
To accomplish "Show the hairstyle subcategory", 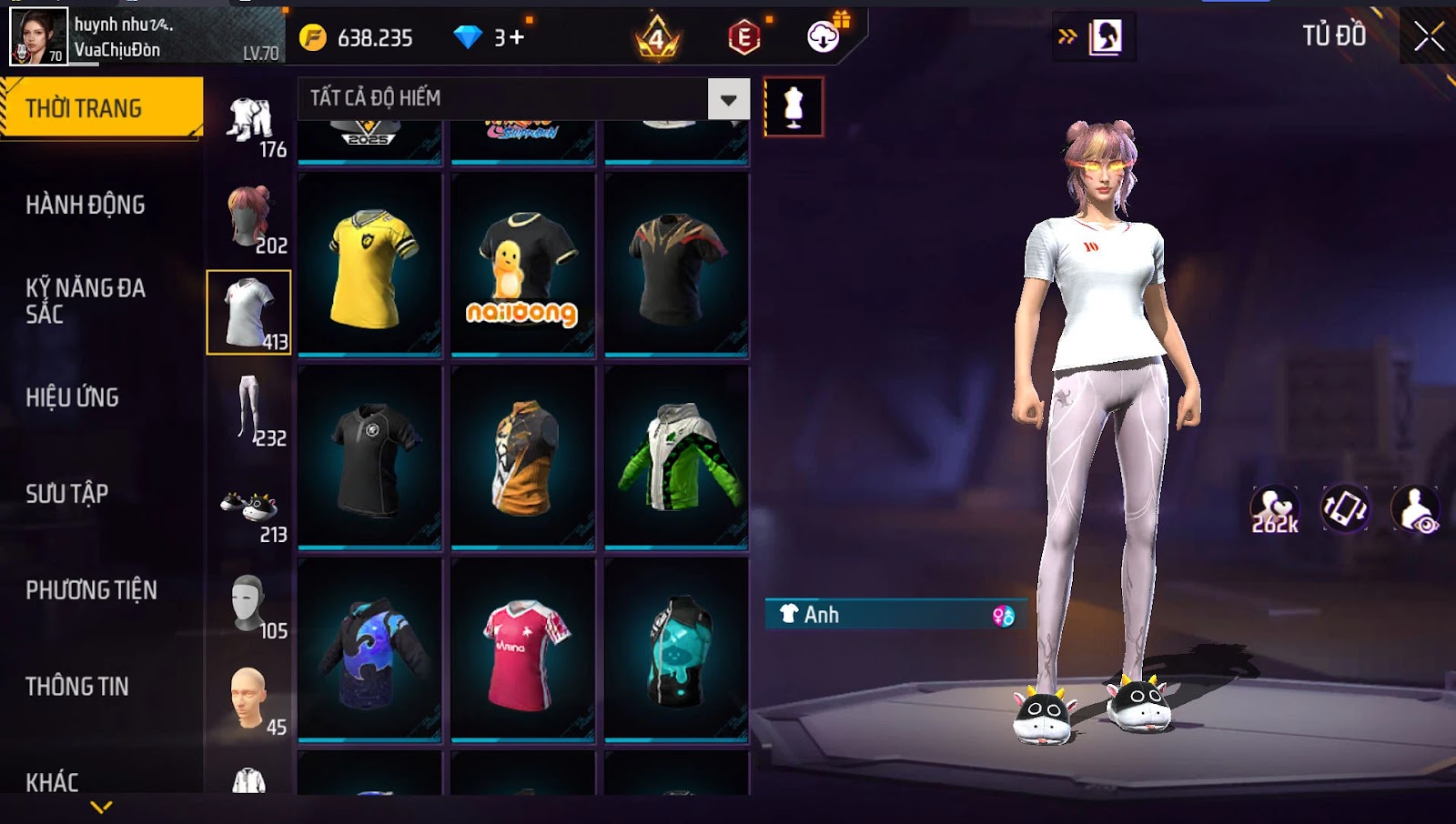I will [x=249, y=216].
